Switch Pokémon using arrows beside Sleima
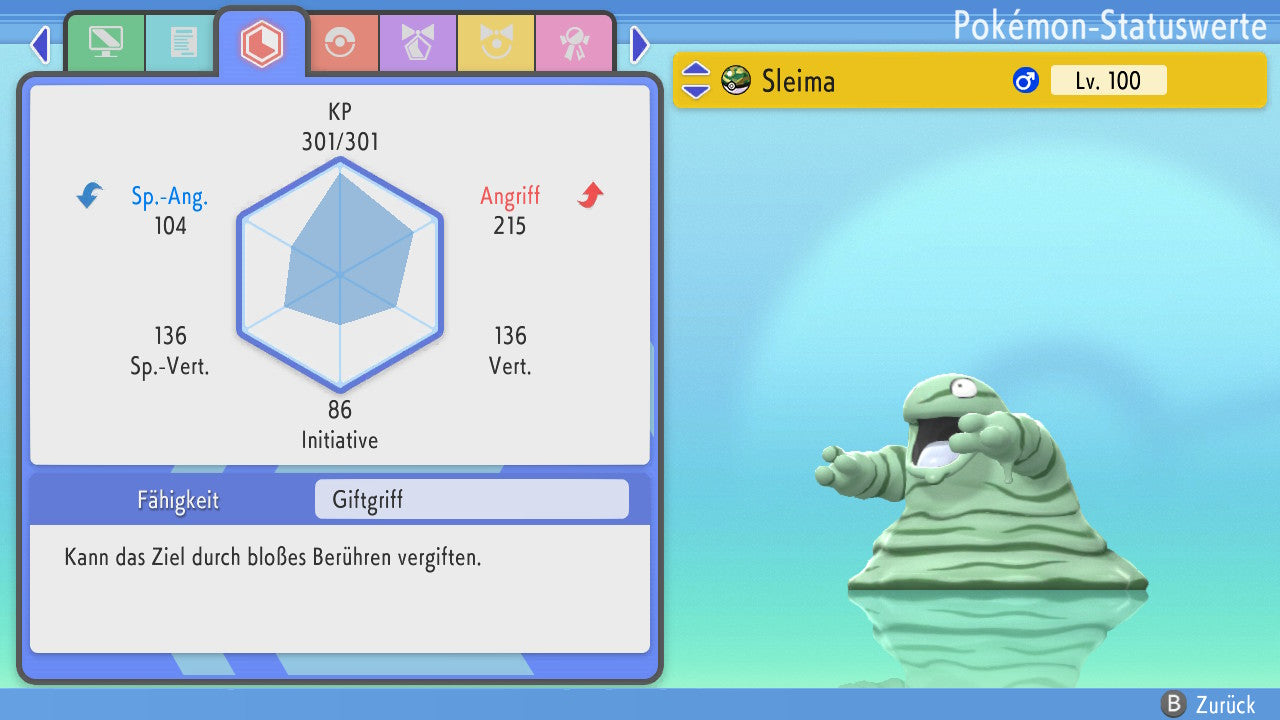Viewport: 1280px width, 720px height. pyautogui.click(x=696, y=80)
